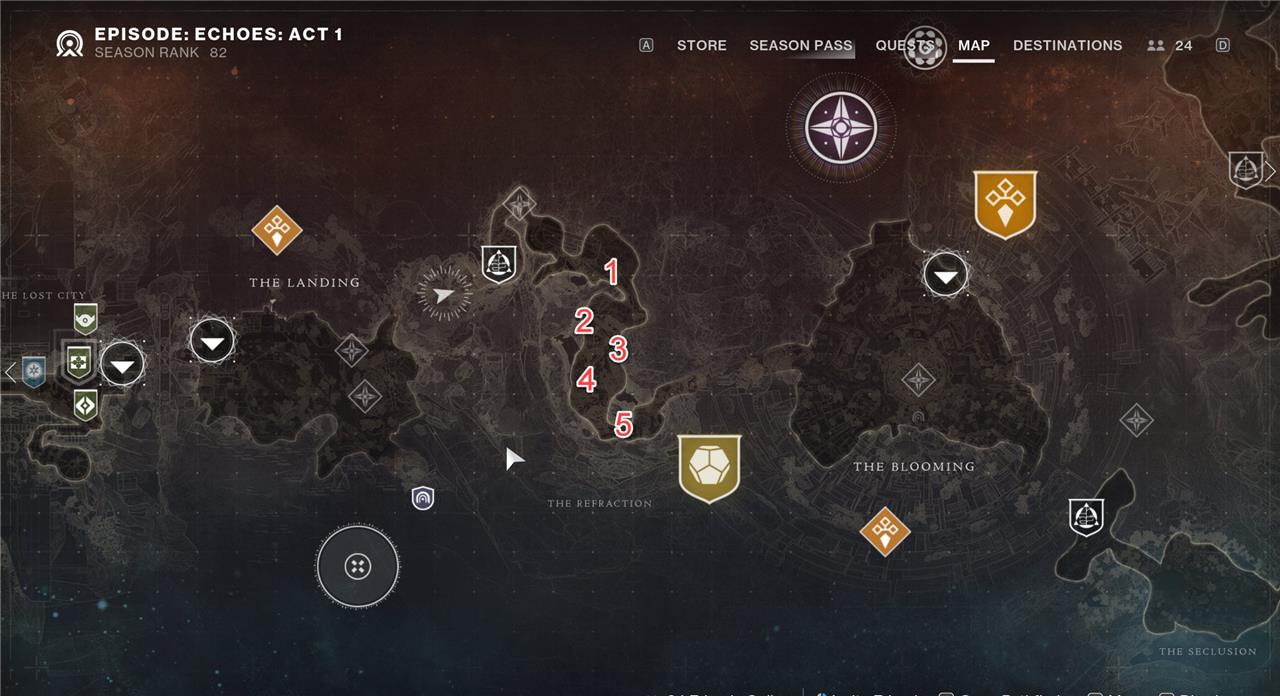1280x696 pixels.
Task: Select the blue snowflake banner icon
Action: 34,372
